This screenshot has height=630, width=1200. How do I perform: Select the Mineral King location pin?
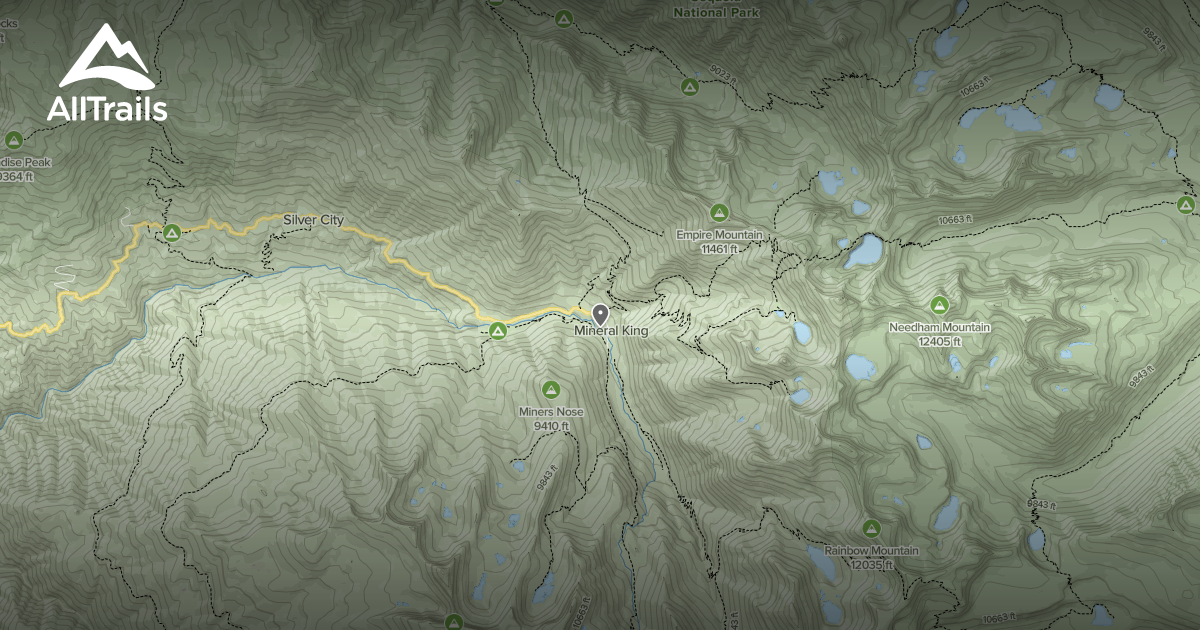point(600,314)
